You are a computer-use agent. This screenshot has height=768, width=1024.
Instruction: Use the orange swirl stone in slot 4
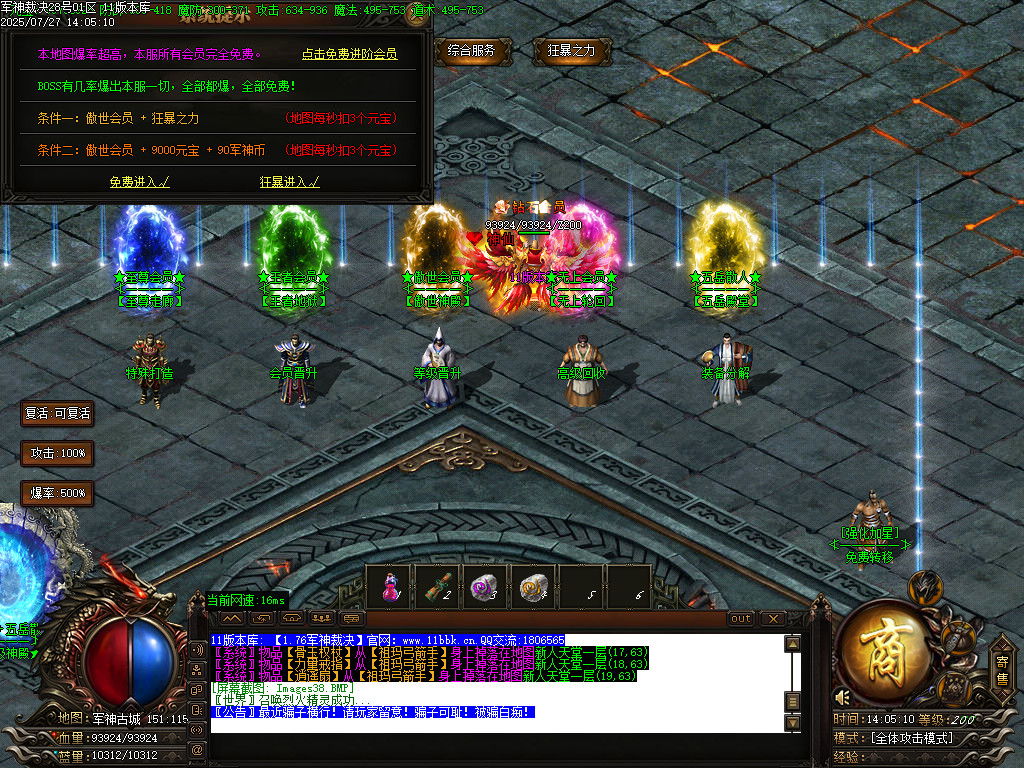532,587
